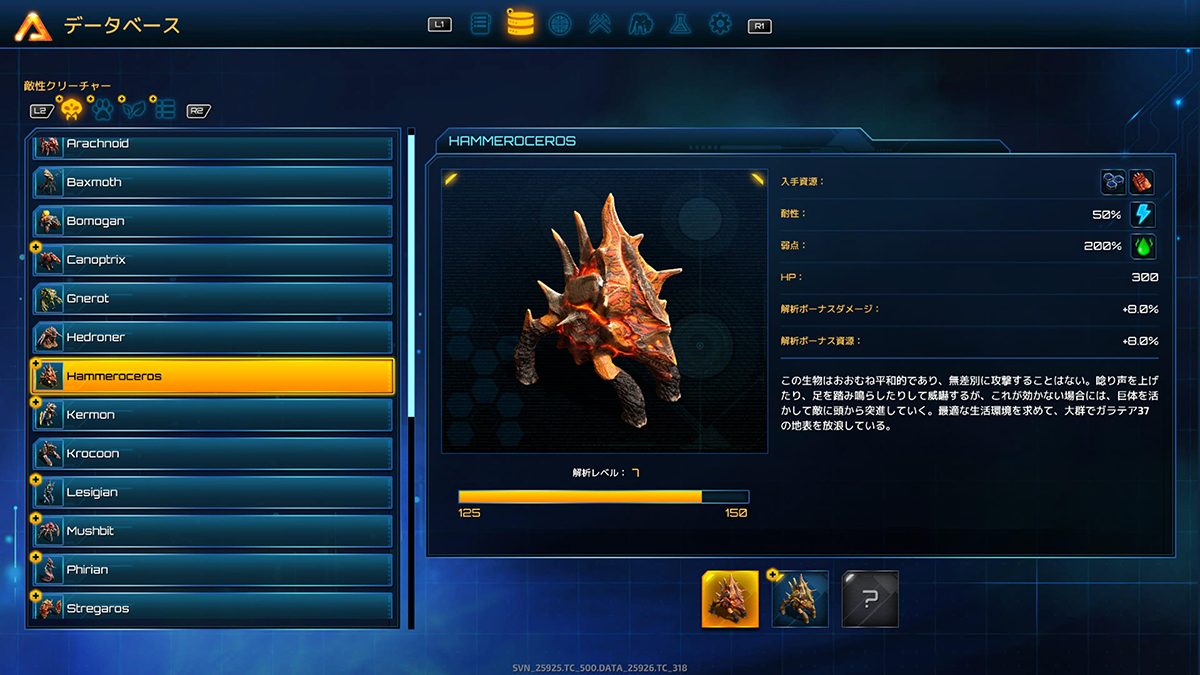Open the crossed pickaxes tab

coord(600,23)
